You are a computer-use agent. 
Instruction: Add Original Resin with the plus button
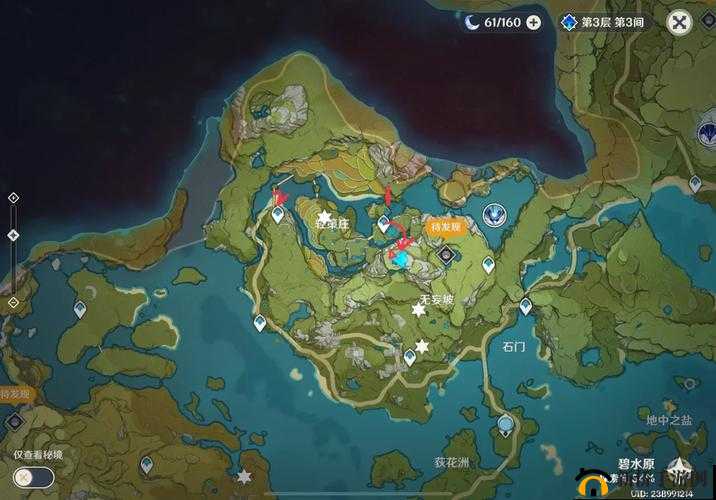[x=533, y=22]
